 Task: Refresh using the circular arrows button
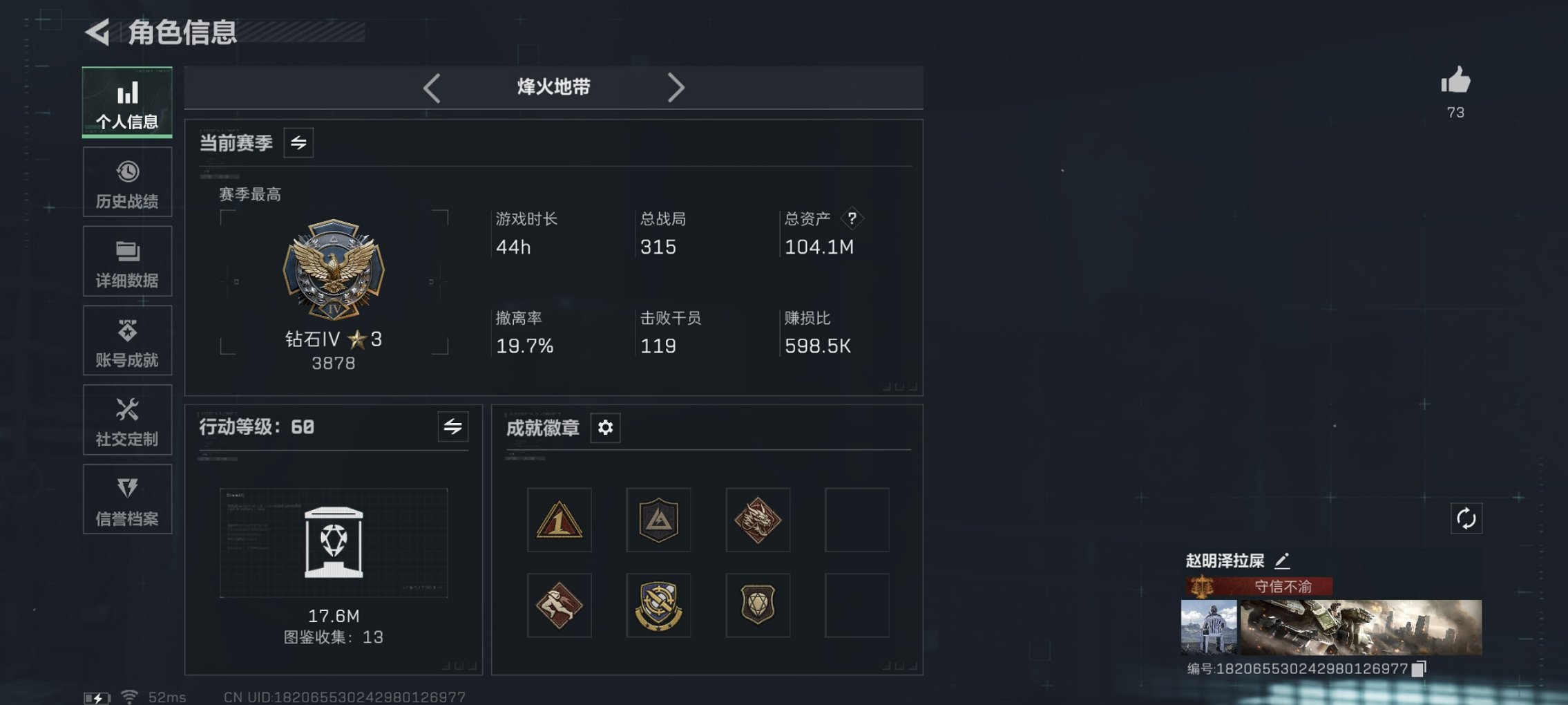click(x=1468, y=516)
